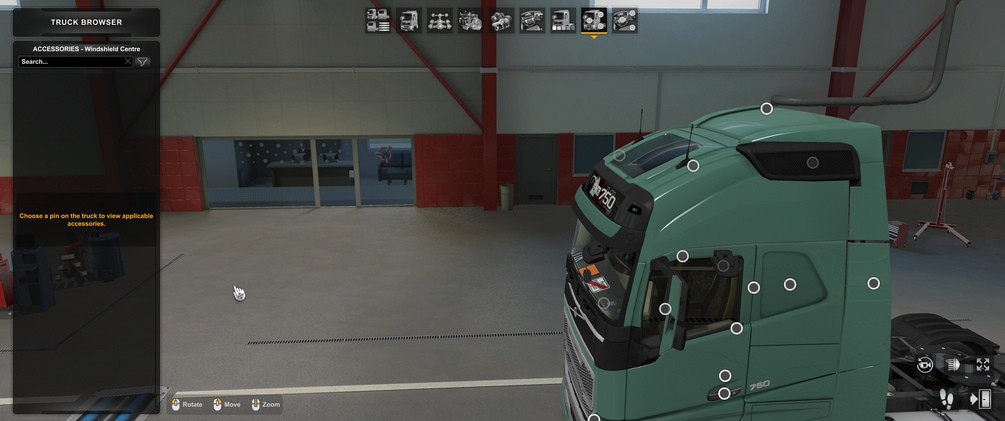The width and height of the screenshot is (1005, 421).
Task: Switch to the single truck cab category
Action: click(409, 20)
